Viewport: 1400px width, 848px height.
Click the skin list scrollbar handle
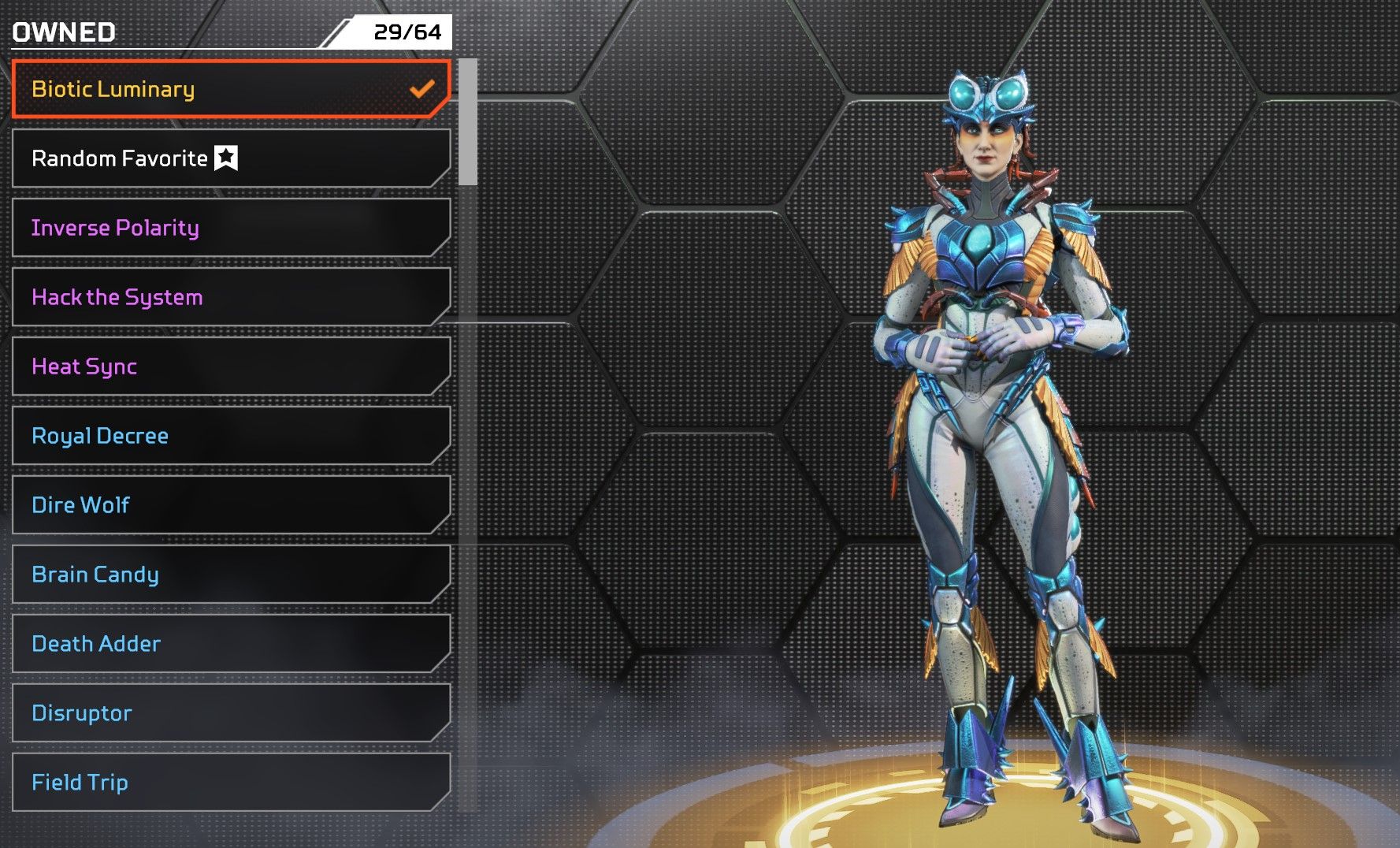point(468,122)
